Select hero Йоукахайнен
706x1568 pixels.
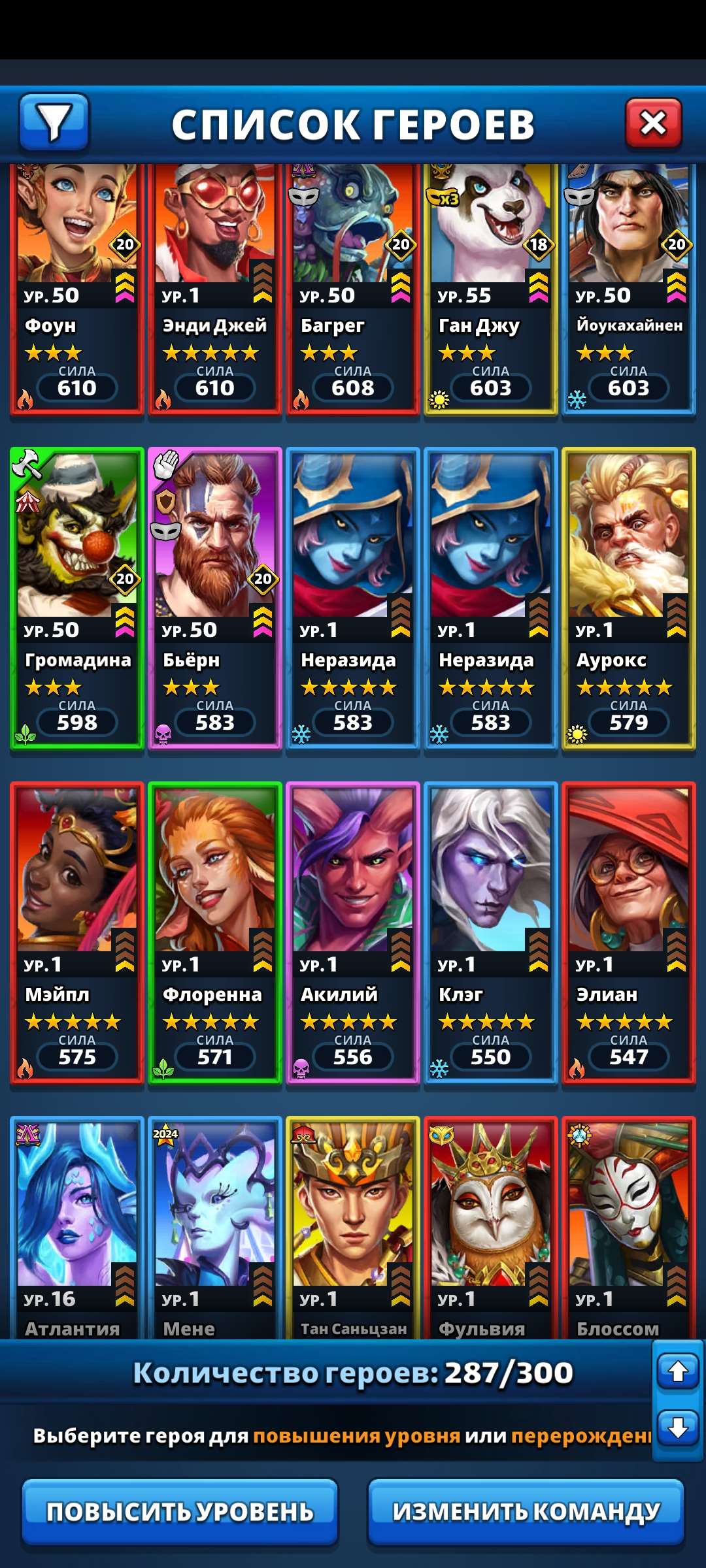pos(628,287)
